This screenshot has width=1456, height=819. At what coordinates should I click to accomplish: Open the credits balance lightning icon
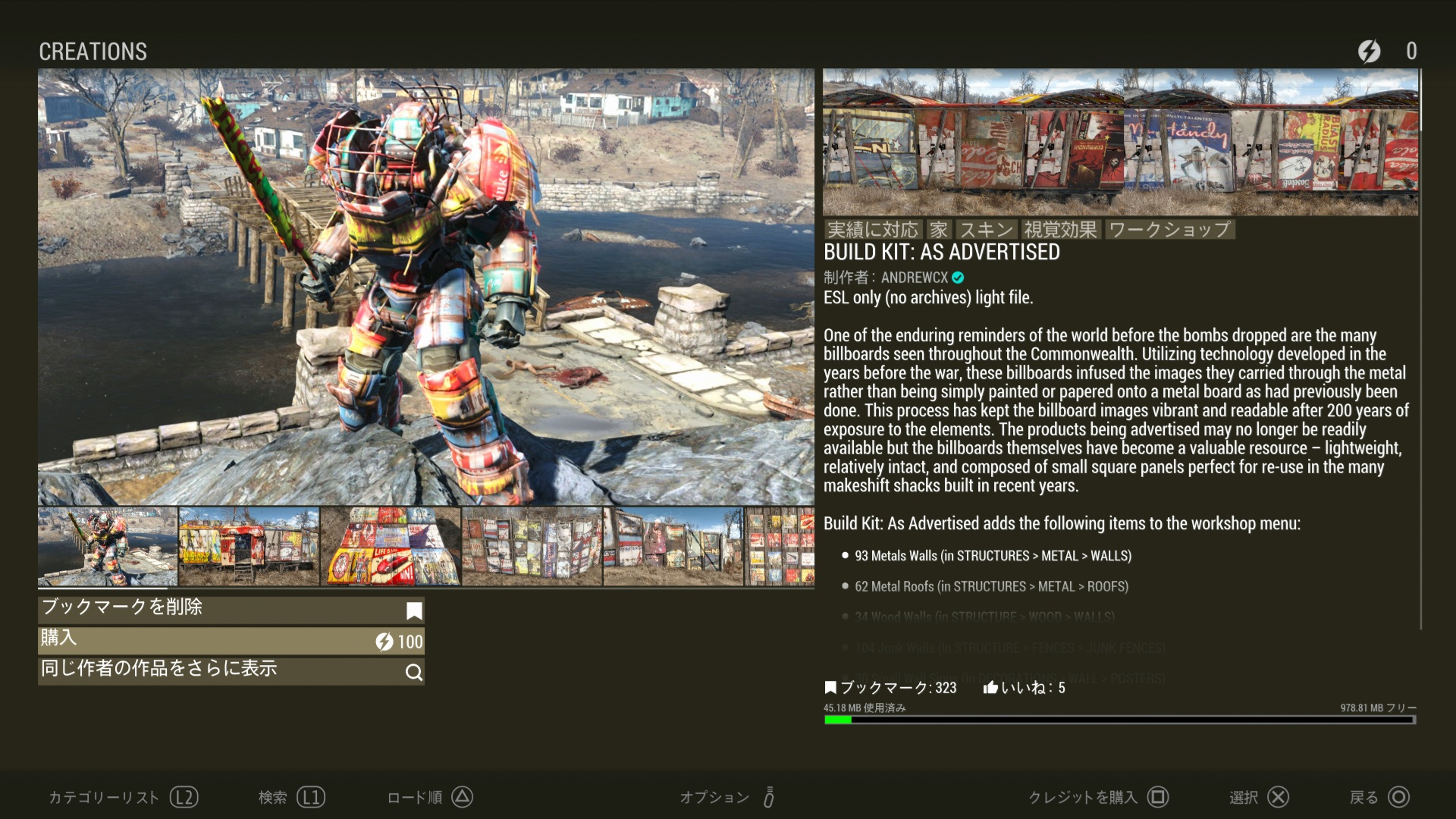pos(1369,51)
